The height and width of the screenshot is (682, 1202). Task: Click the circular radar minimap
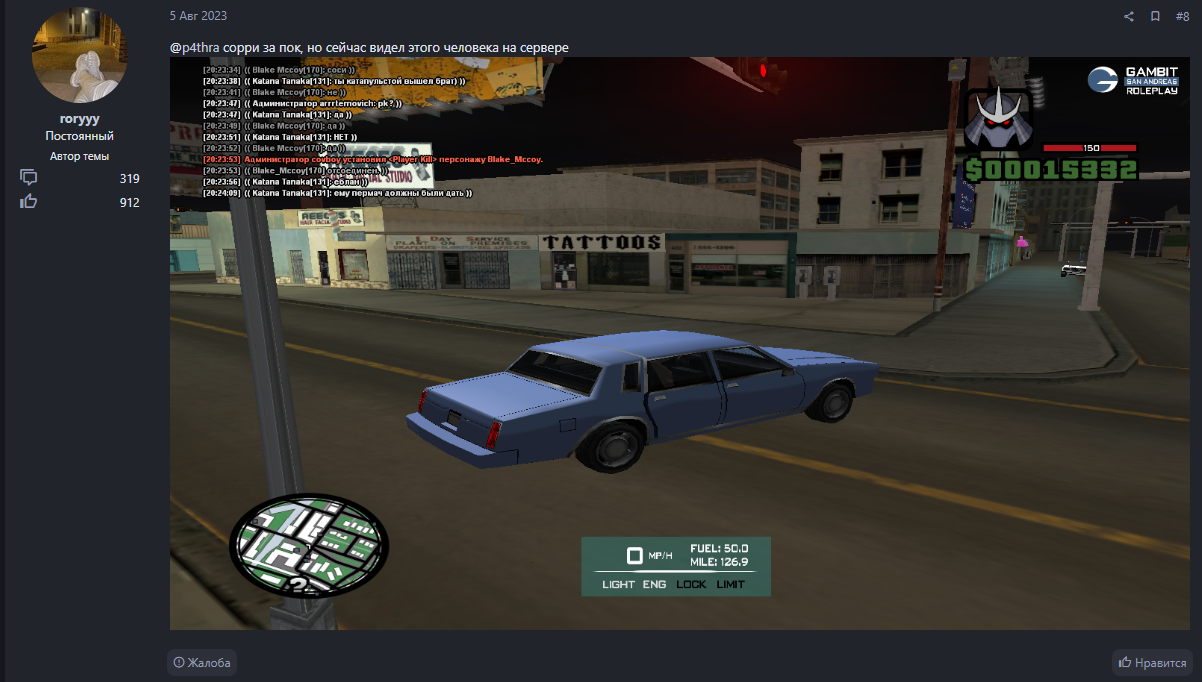[308, 546]
